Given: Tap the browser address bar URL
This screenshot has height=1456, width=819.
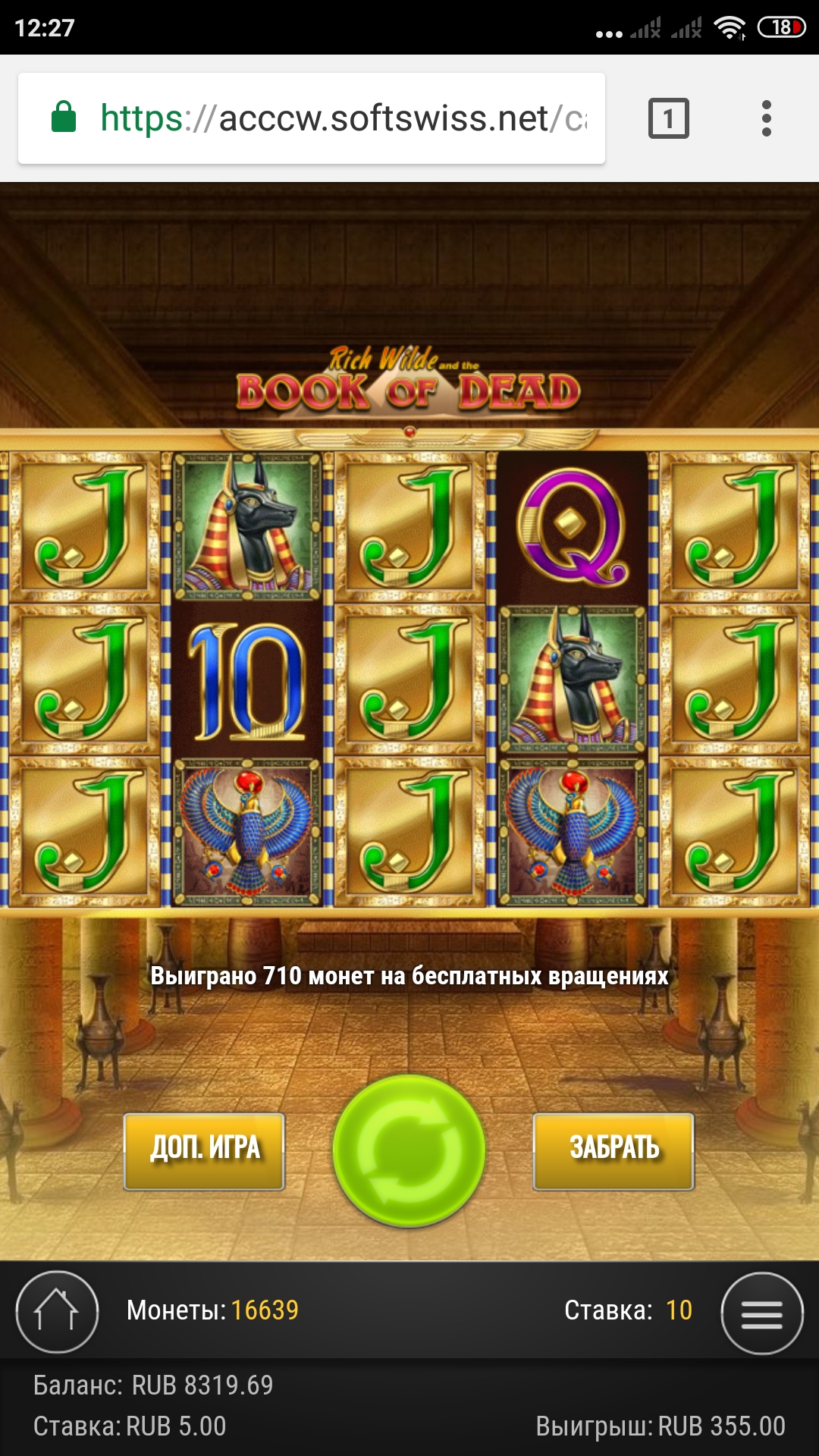Looking at the screenshot, I should (x=341, y=118).
